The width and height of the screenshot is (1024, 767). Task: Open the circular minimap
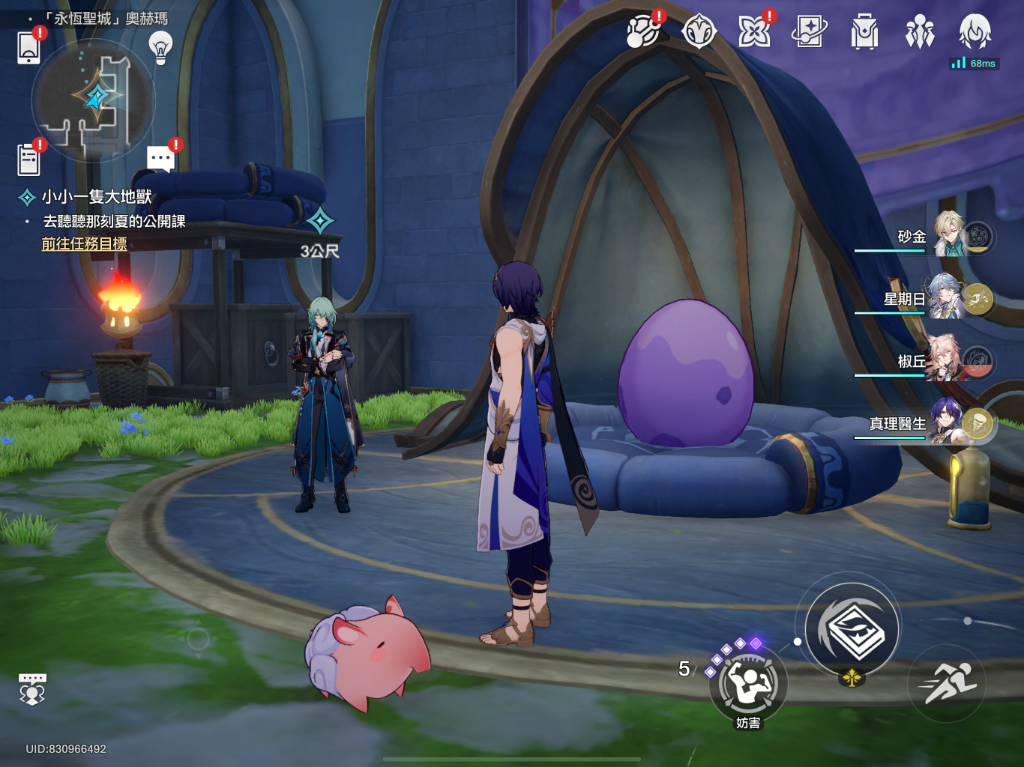tap(92, 98)
